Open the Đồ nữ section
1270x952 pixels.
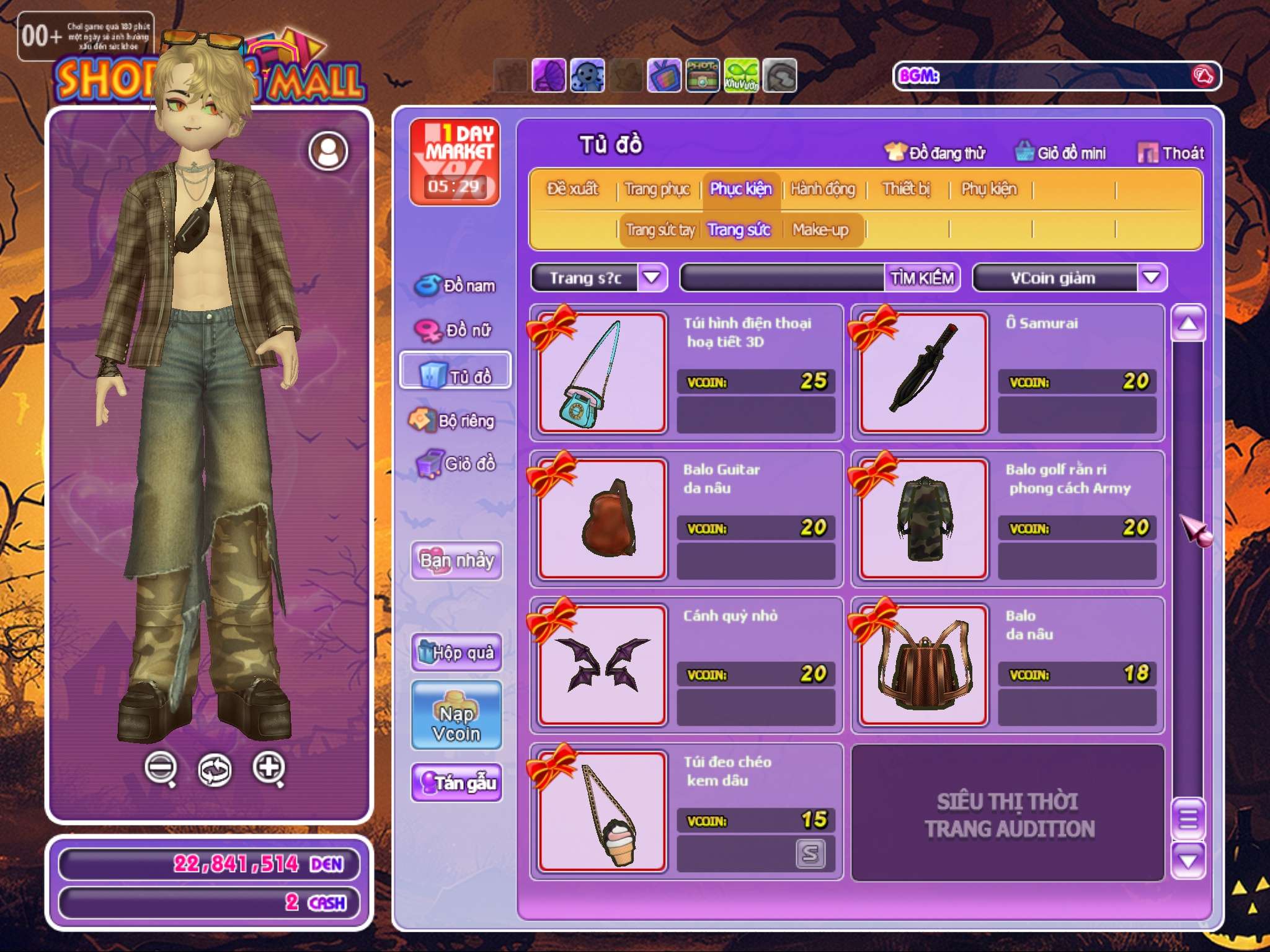pos(456,330)
